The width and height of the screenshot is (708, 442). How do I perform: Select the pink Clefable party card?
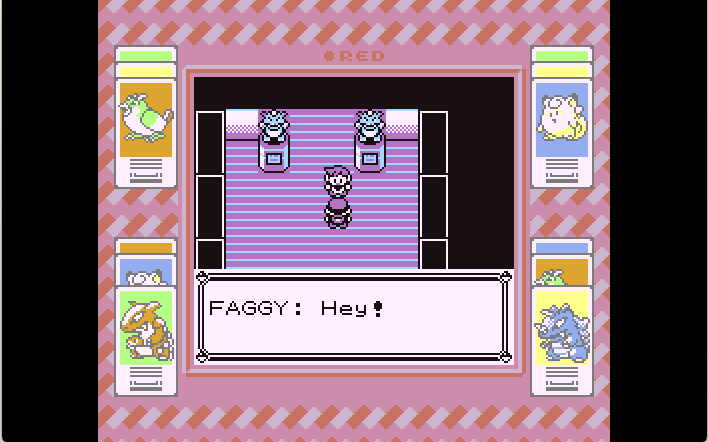pyautogui.click(x=561, y=120)
